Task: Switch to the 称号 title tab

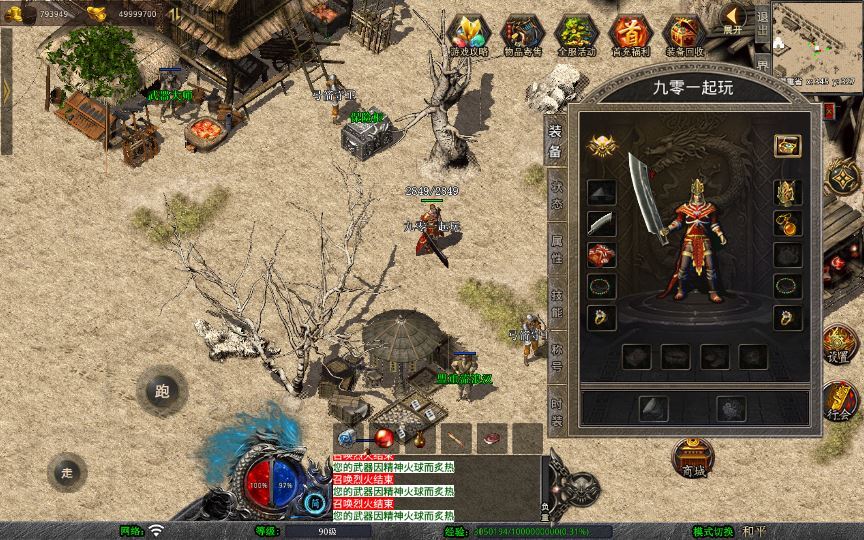Action: (x=556, y=356)
